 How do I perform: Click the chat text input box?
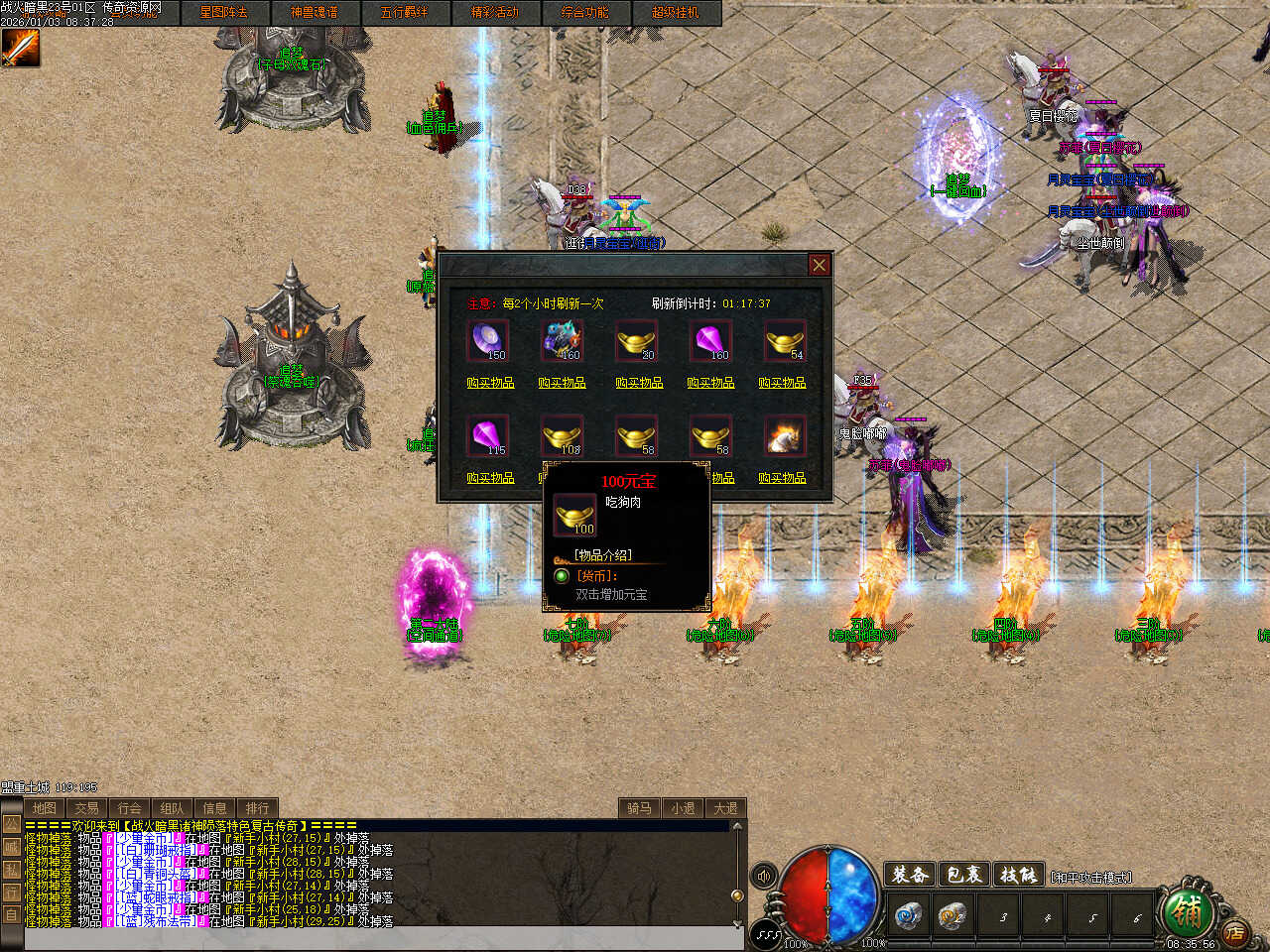point(377,939)
